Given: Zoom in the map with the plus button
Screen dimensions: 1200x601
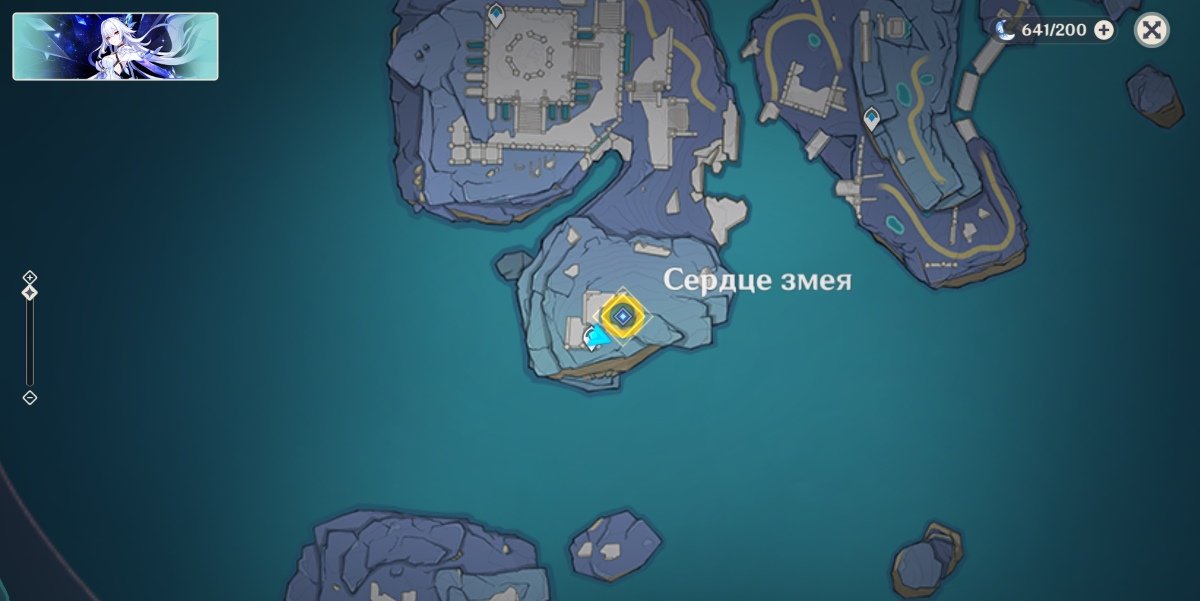Looking at the screenshot, I should (30, 277).
